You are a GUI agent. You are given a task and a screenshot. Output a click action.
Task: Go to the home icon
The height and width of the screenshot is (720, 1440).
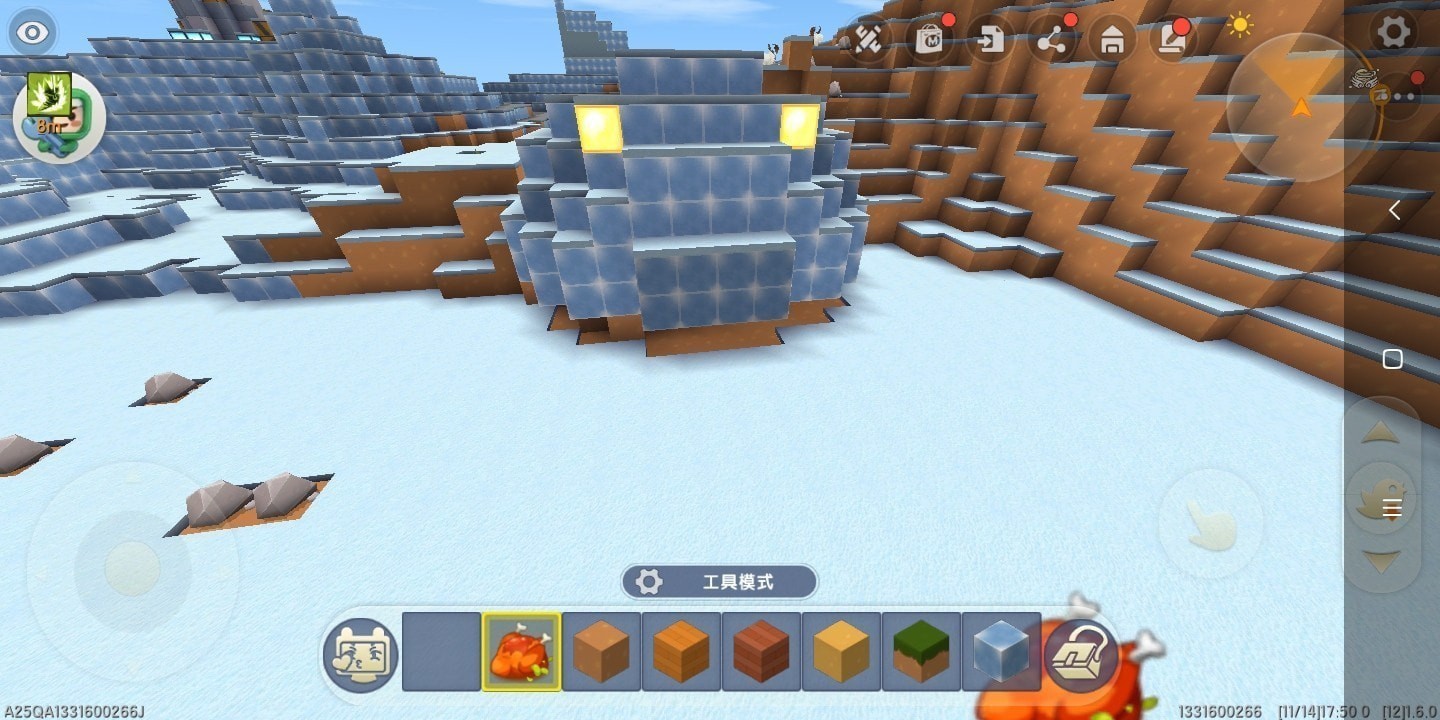click(1112, 41)
